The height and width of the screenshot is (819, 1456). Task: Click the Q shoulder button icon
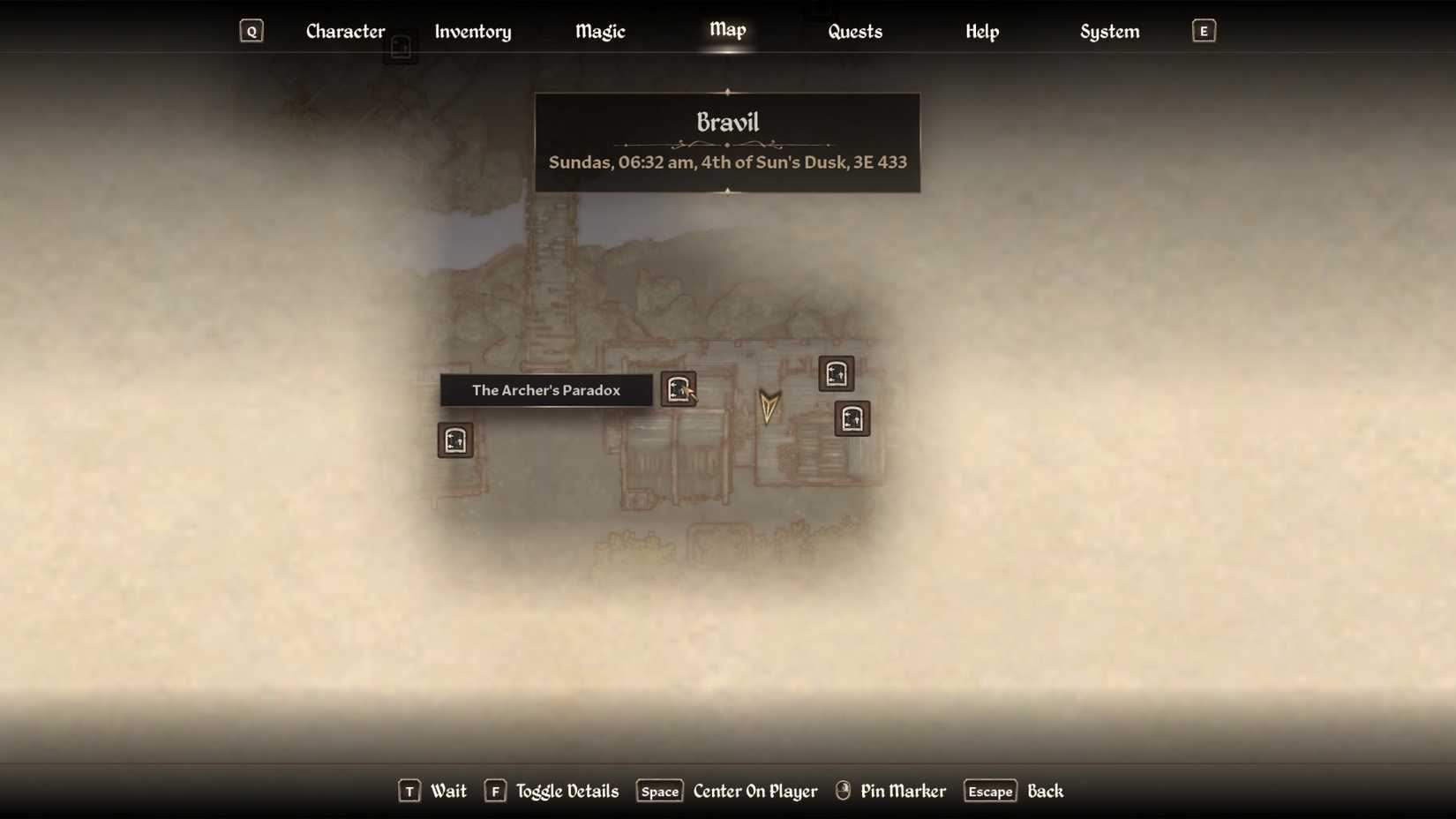[x=251, y=30]
